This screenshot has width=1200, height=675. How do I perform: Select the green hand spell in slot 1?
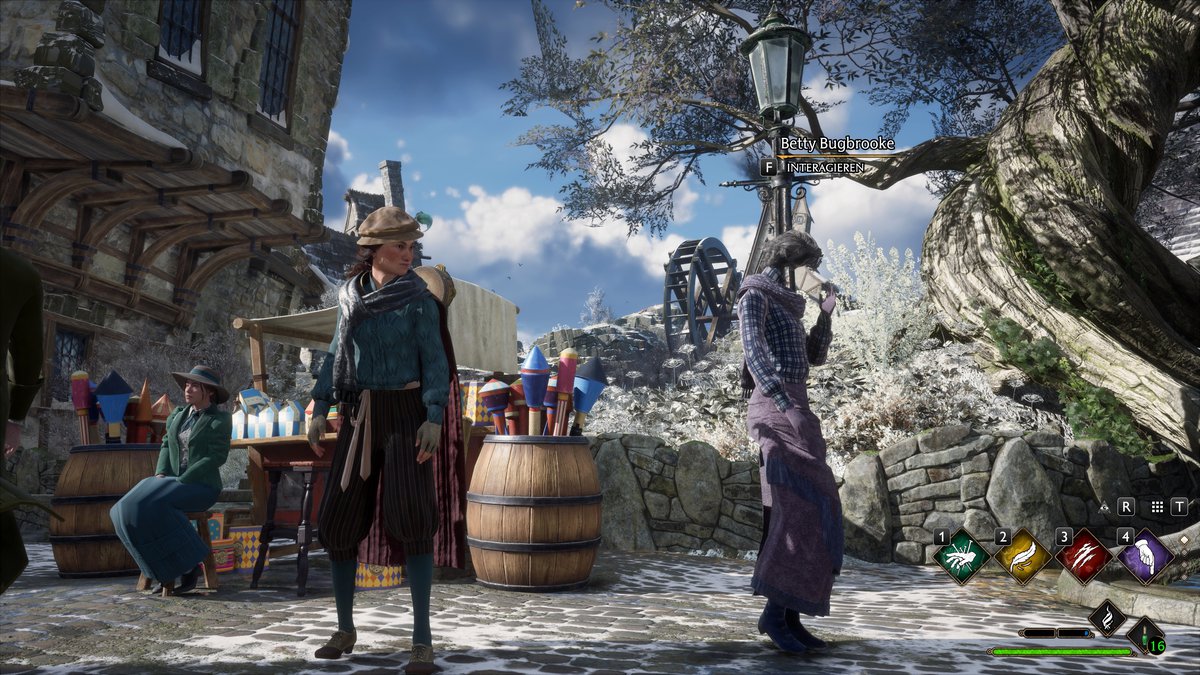click(x=962, y=557)
